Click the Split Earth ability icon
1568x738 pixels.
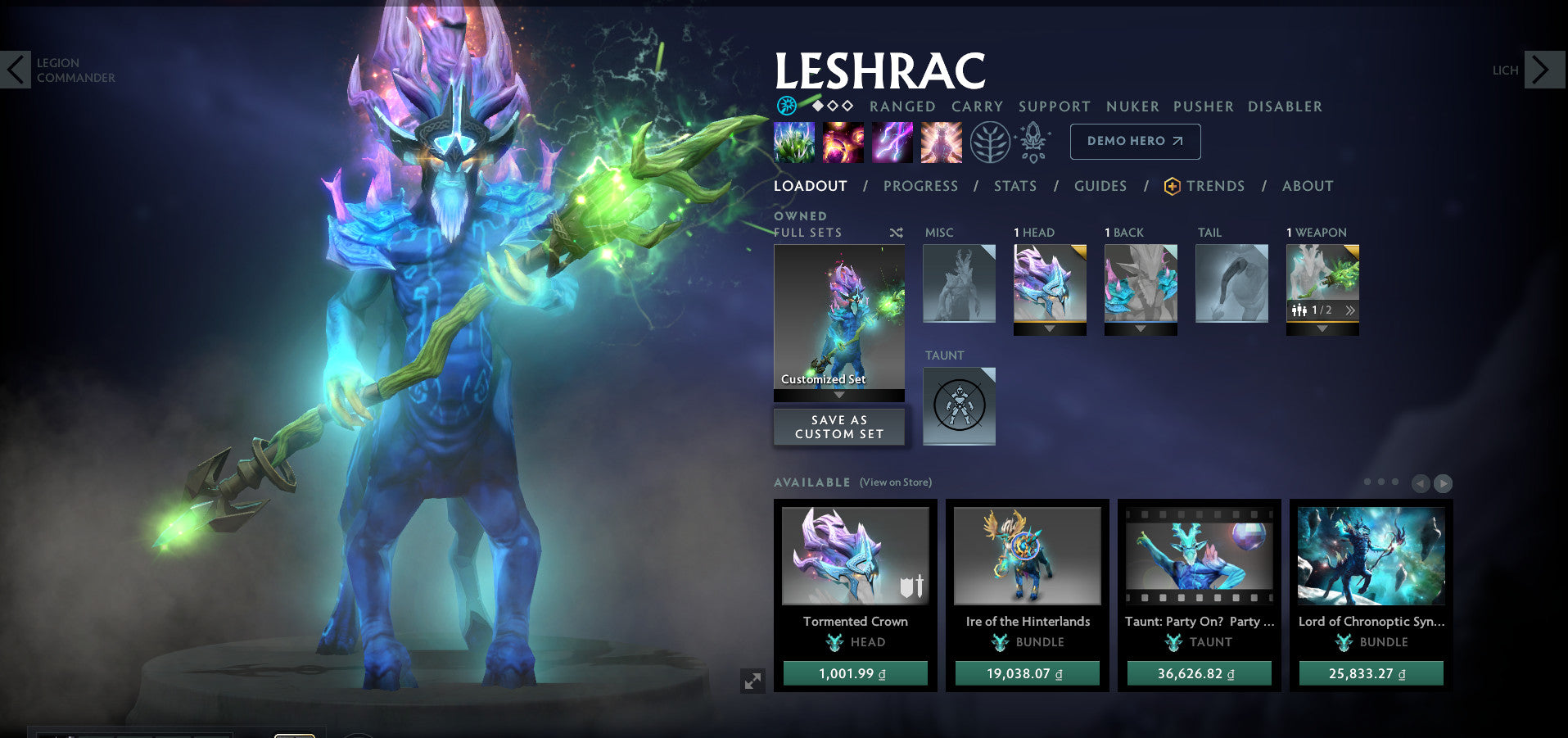(793, 141)
